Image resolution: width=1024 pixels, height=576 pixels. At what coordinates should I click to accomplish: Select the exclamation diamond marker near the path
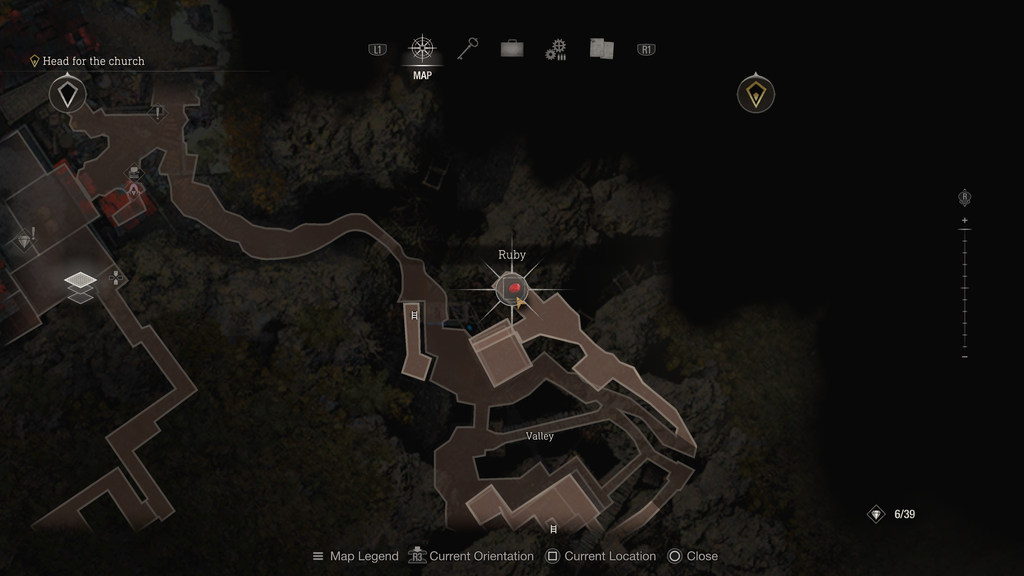click(158, 113)
